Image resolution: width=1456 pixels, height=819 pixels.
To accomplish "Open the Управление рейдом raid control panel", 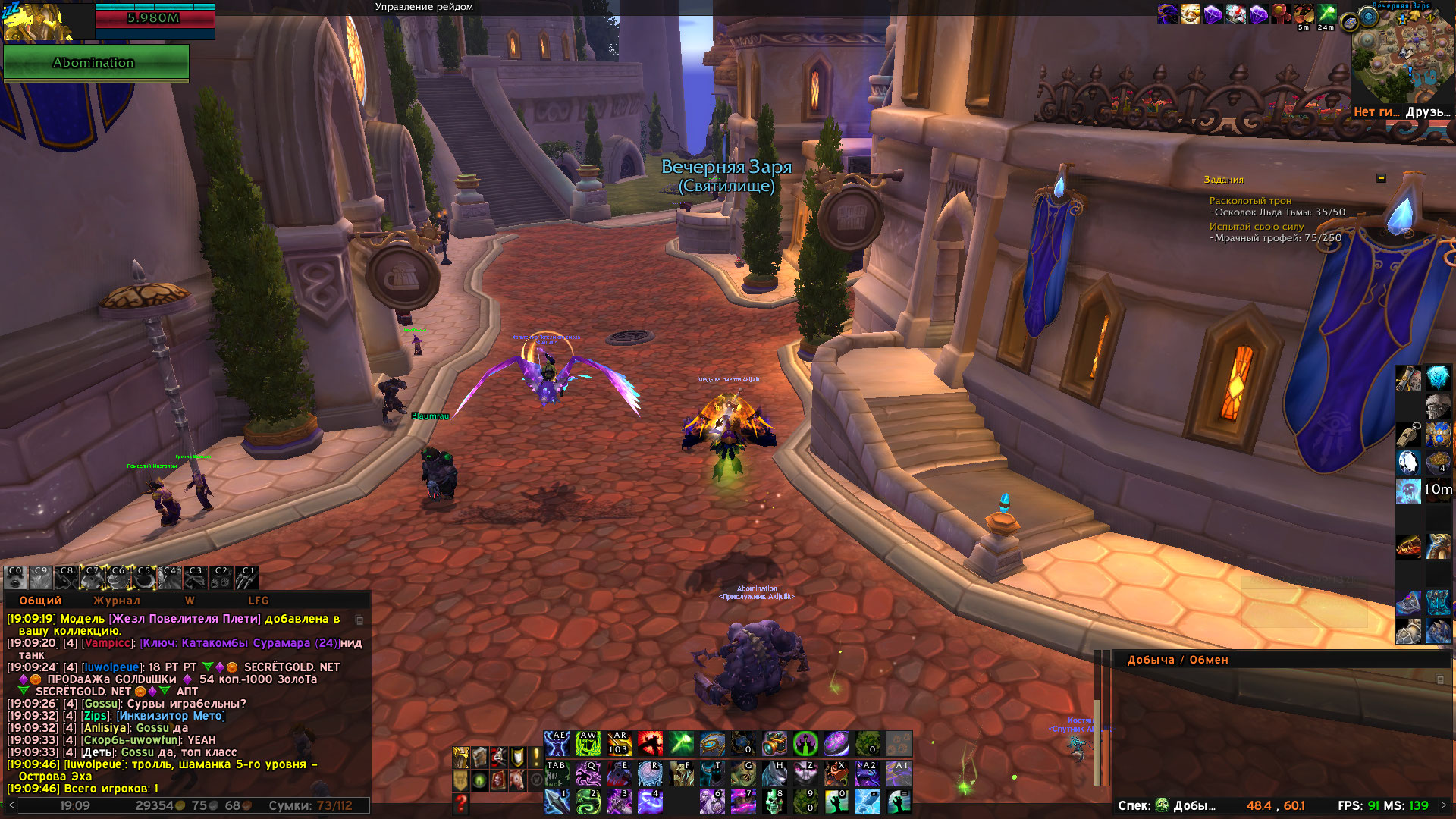I will 424,7.
